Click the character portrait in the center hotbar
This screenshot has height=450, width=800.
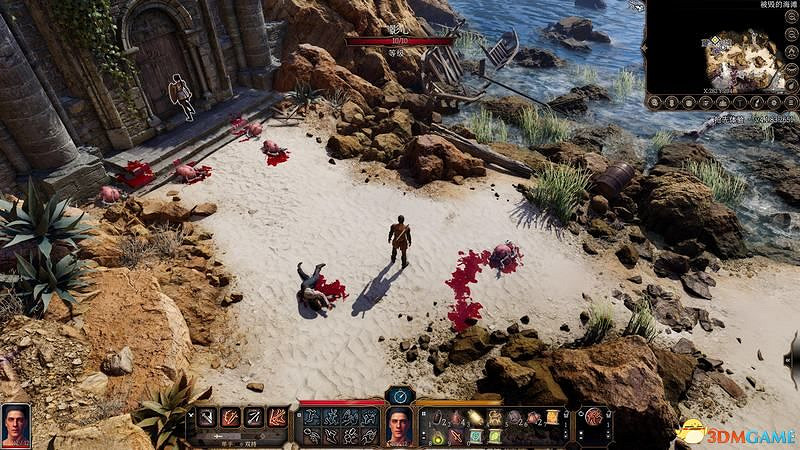(400, 426)
